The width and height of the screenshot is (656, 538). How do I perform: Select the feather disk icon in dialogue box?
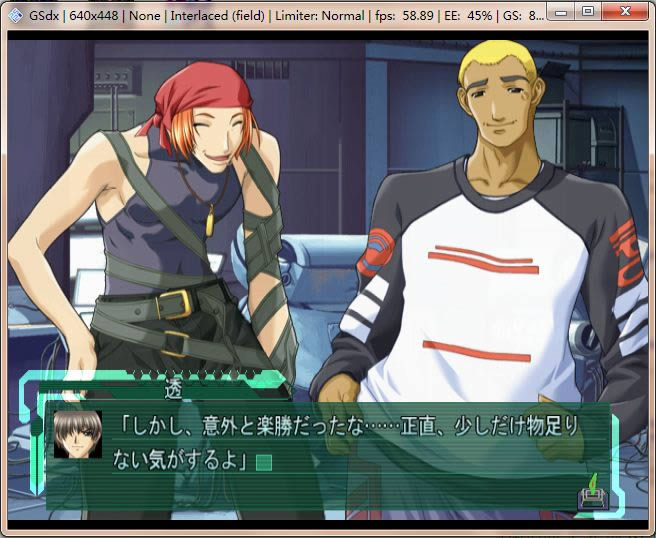(590, 493)
